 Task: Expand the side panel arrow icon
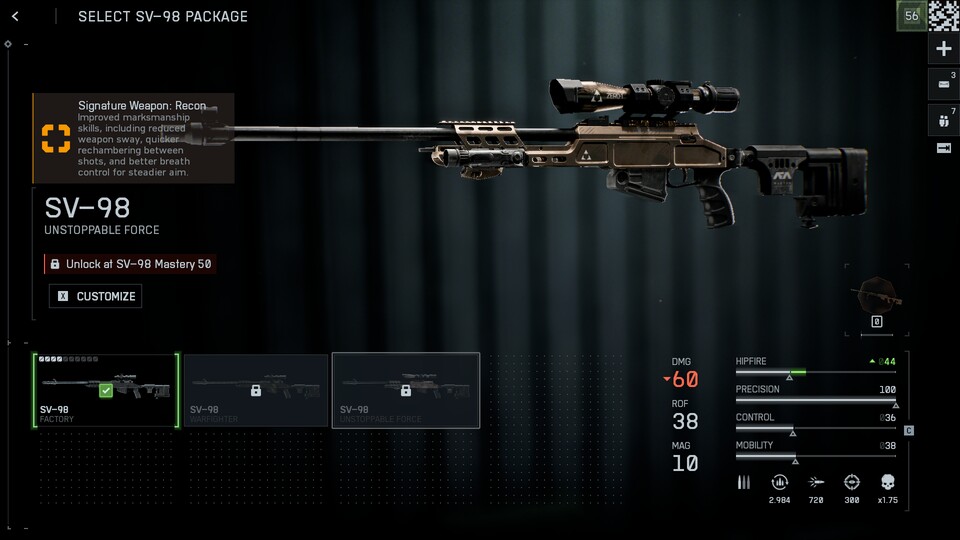(x=944, y=148)
